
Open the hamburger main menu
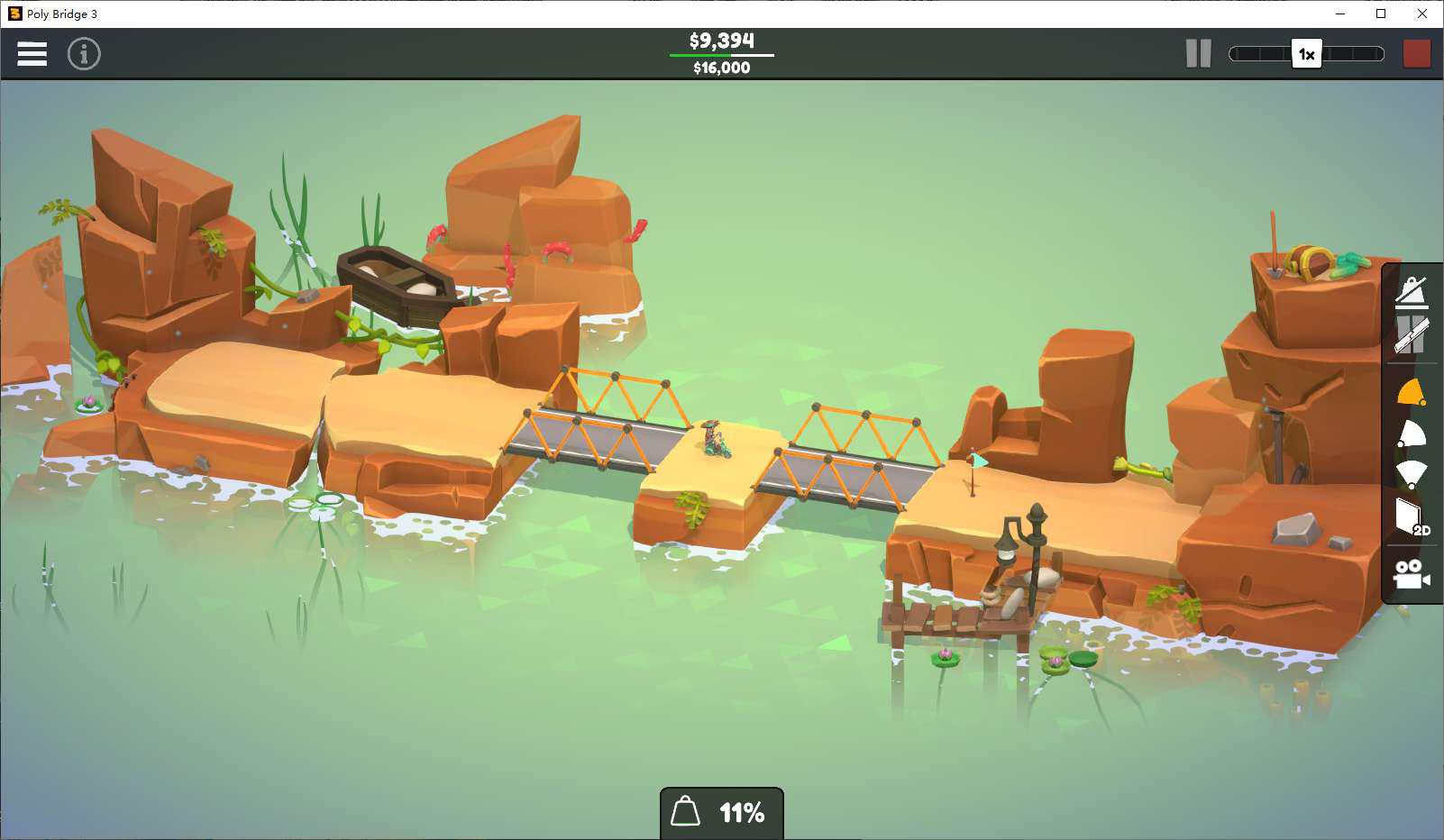[32, 54]
